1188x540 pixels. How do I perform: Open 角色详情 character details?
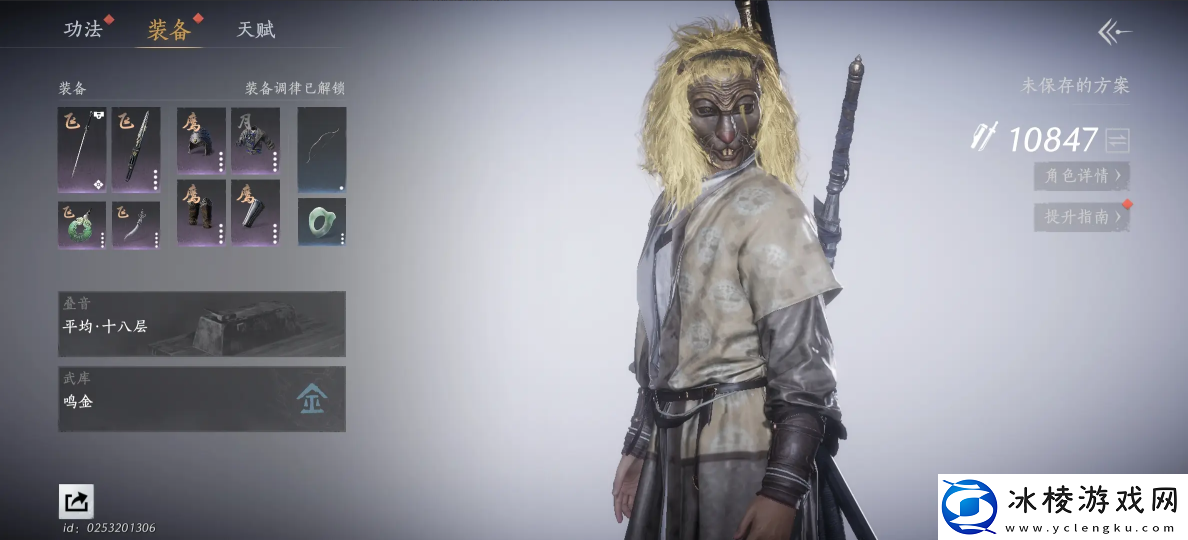(1081, 176)
